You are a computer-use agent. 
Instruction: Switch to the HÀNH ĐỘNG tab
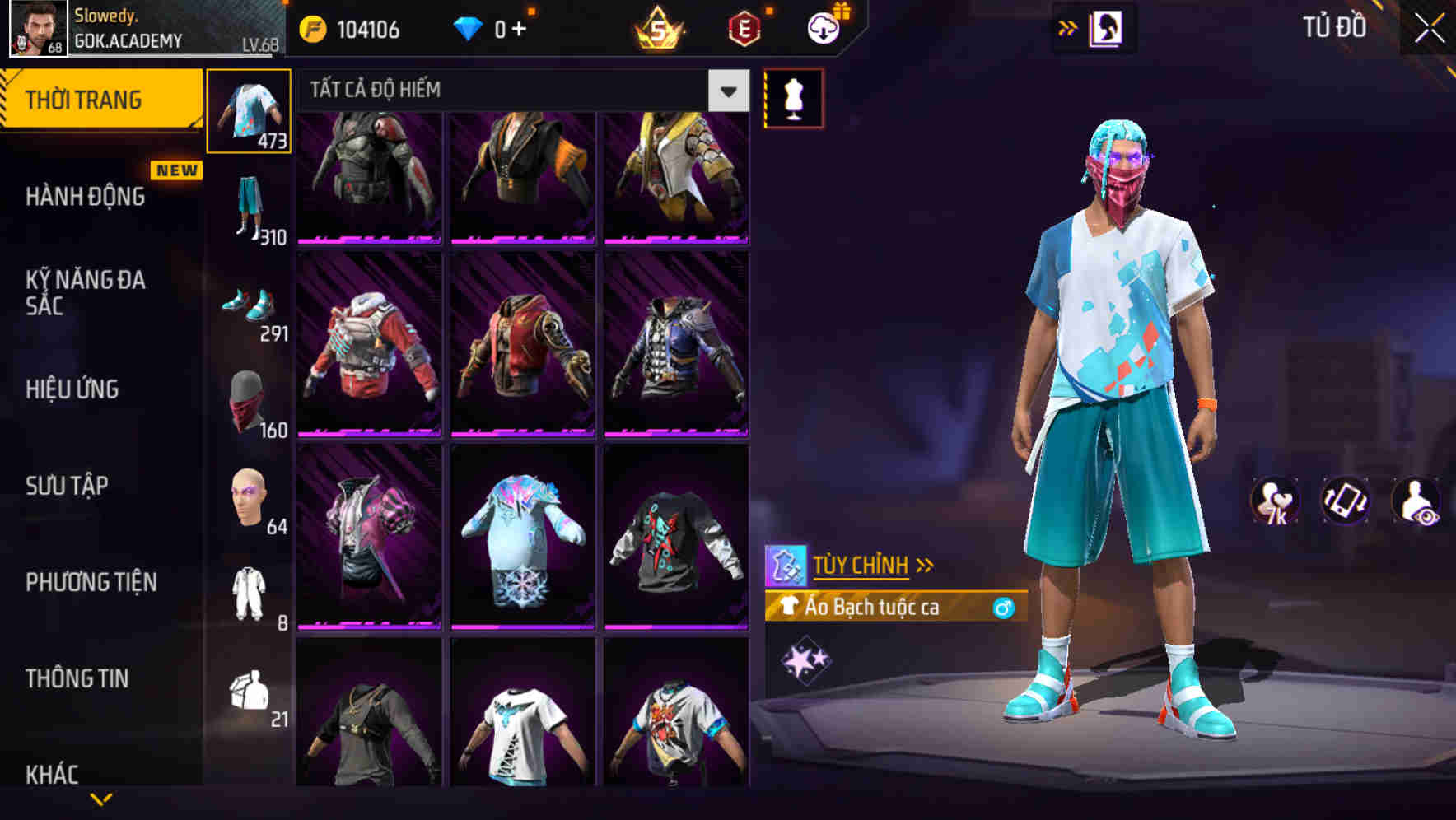(x=85, y=196)
